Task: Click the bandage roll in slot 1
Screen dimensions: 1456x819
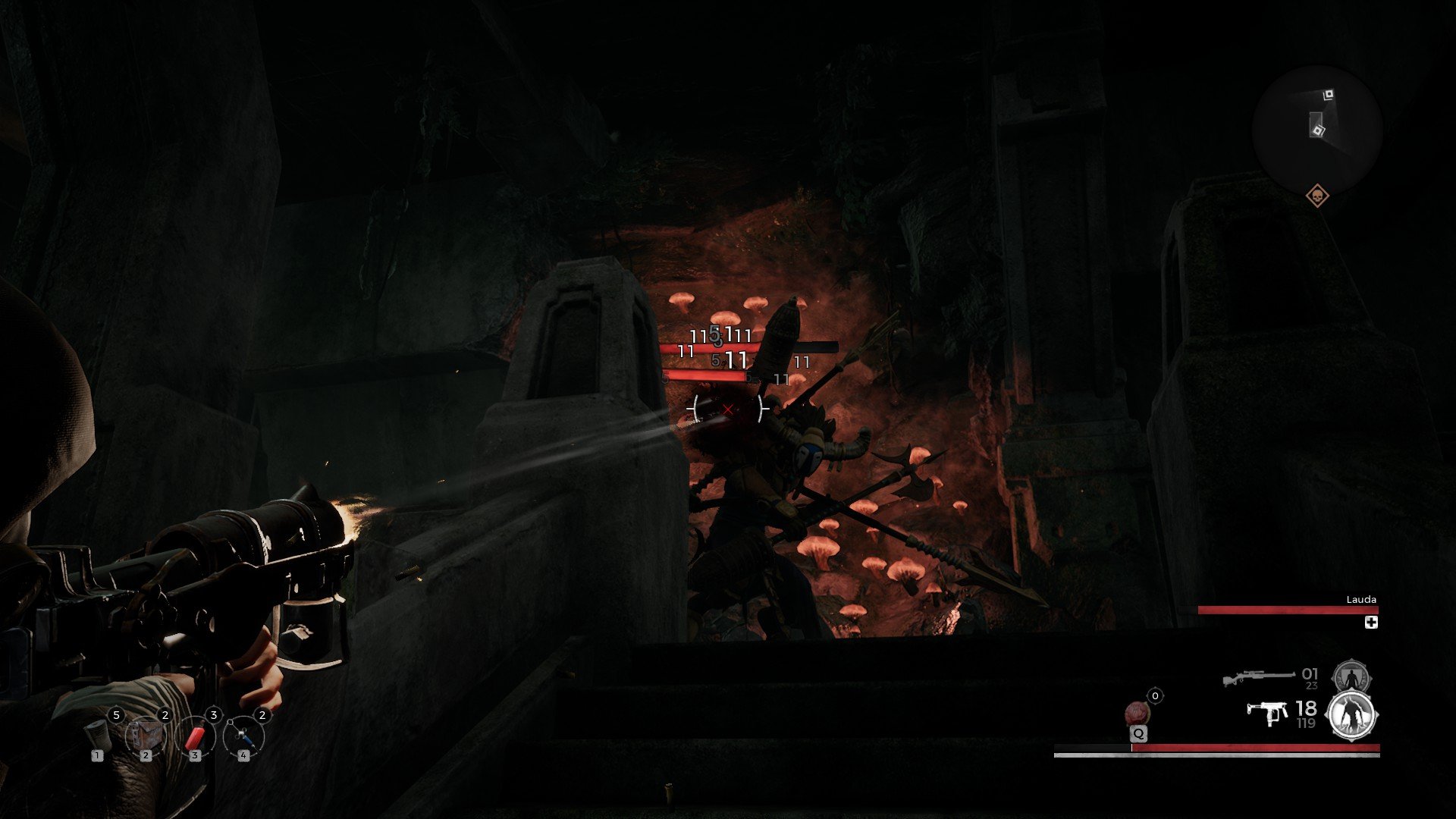Action: tap(97, 736)
